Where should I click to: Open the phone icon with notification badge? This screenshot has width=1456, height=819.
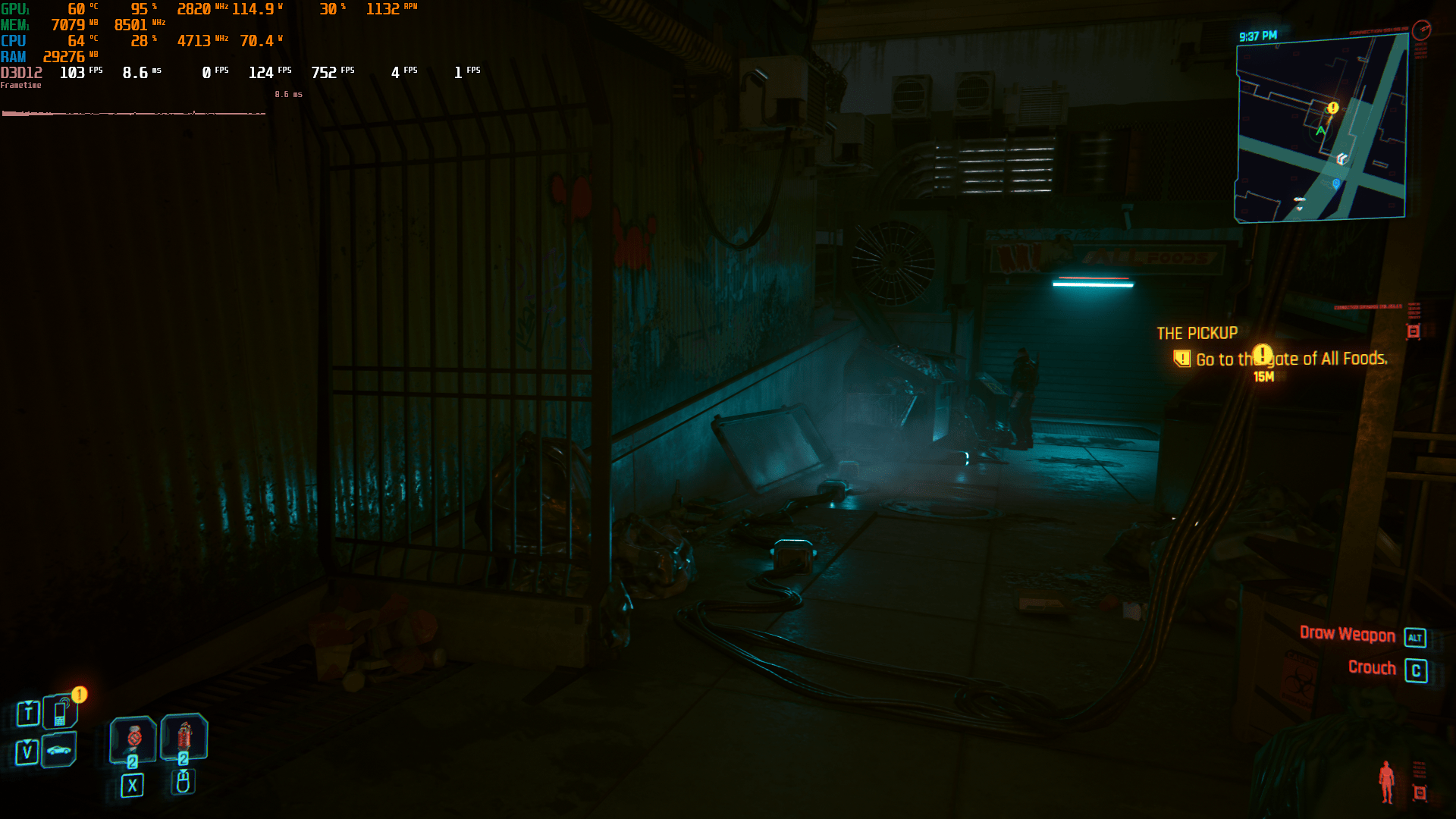pyautogui.click(x=61, y=711)
